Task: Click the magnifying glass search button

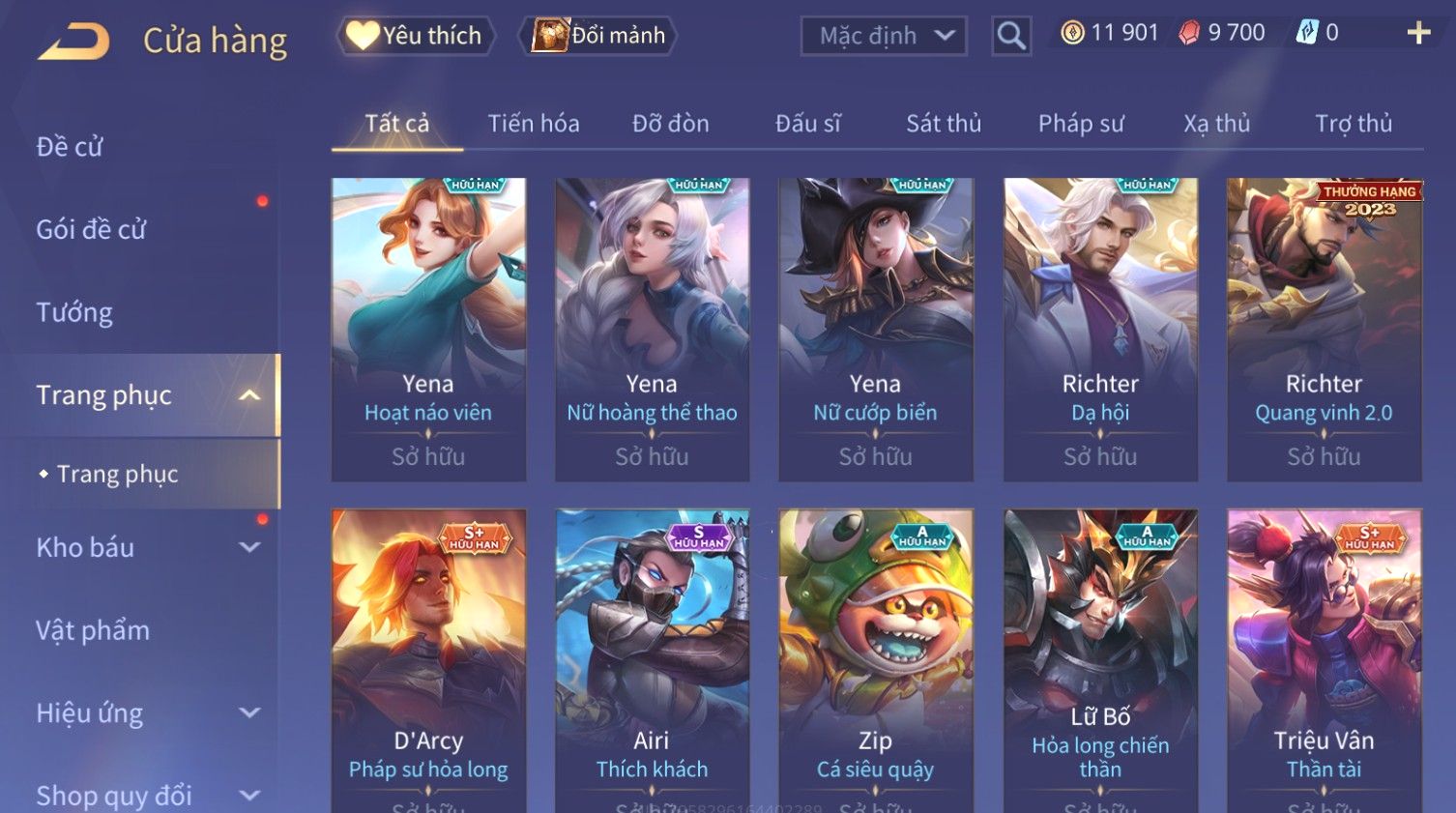Action: coord(1011,37)
